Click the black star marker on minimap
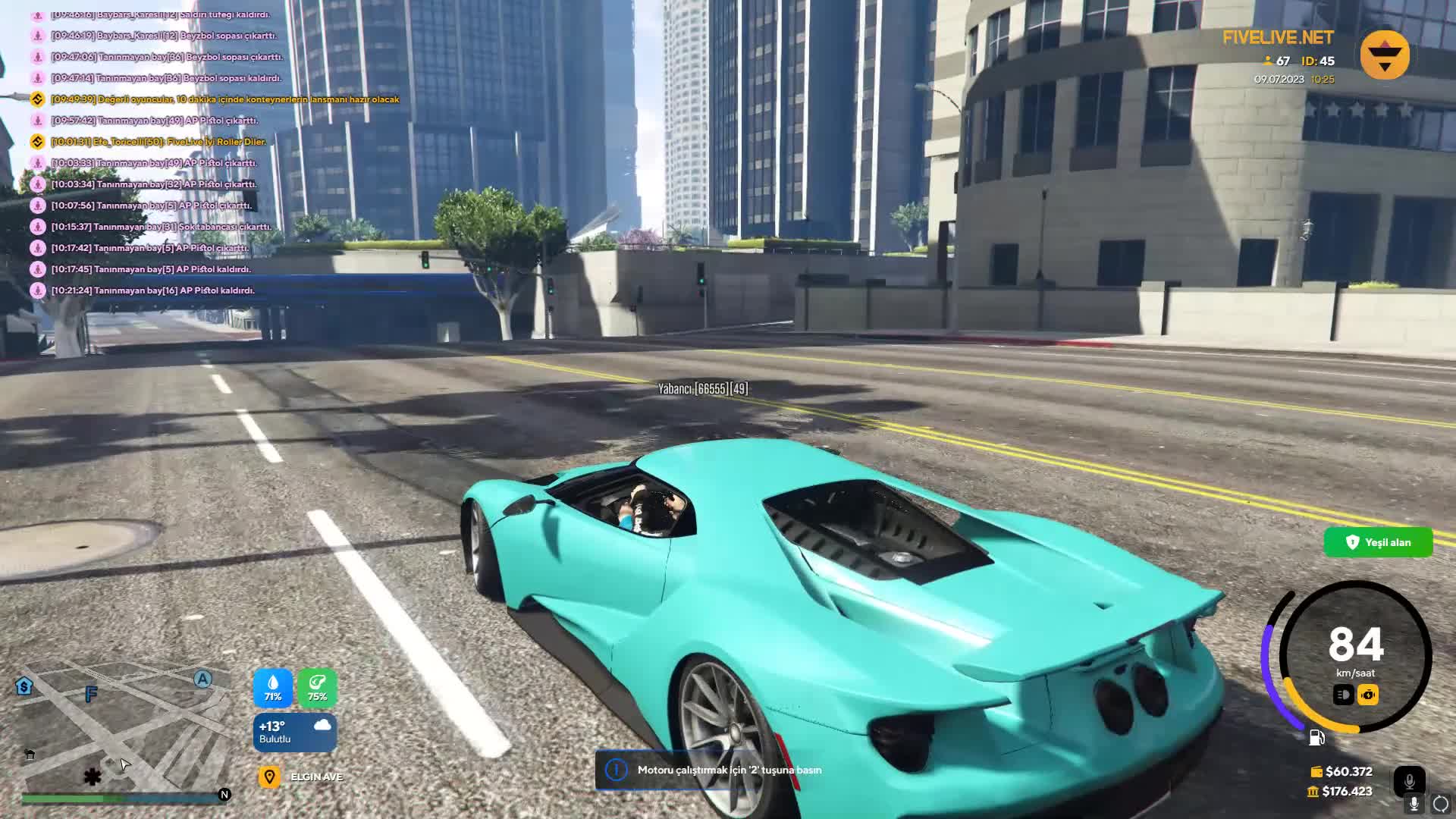1456x819 pixels. [93, 777]
